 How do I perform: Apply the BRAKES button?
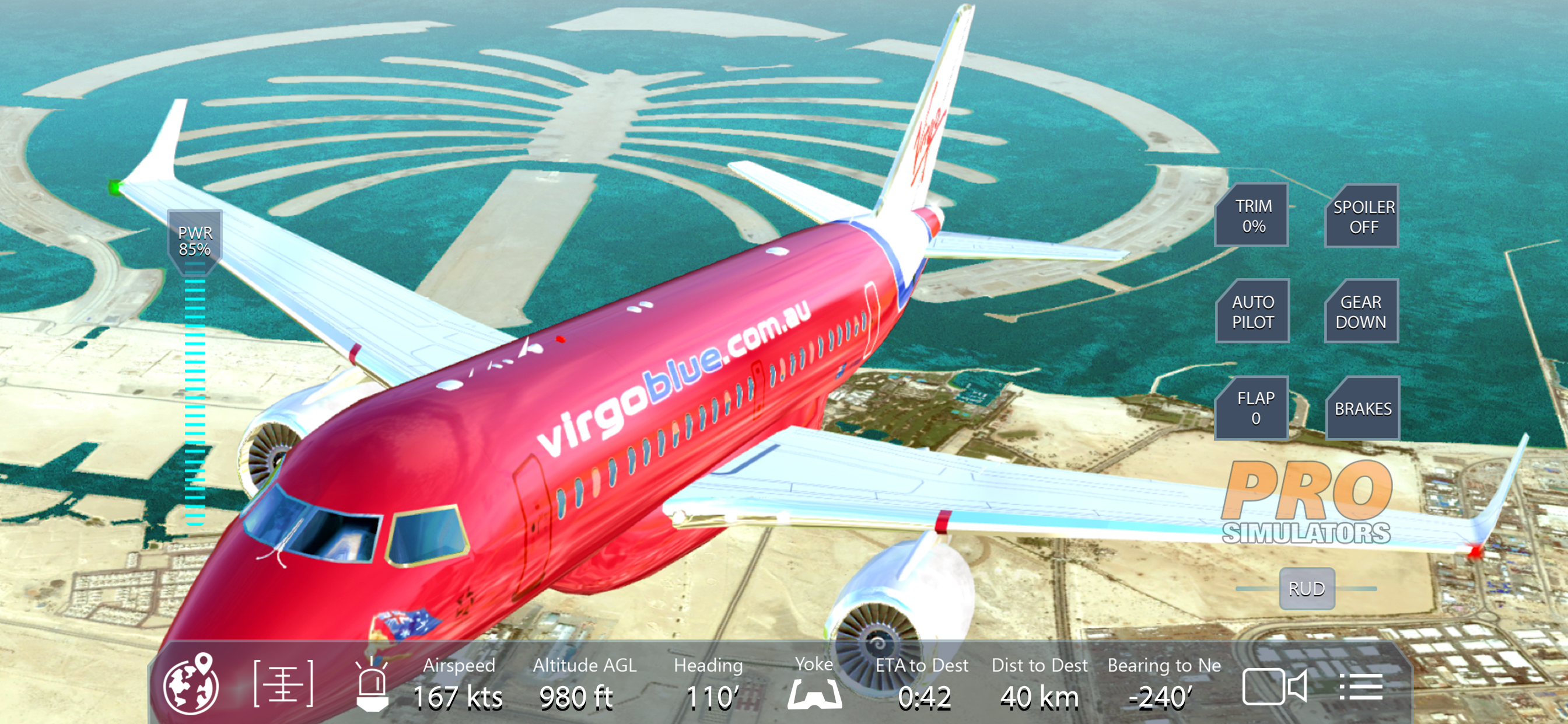click(x=1363, y=409)
